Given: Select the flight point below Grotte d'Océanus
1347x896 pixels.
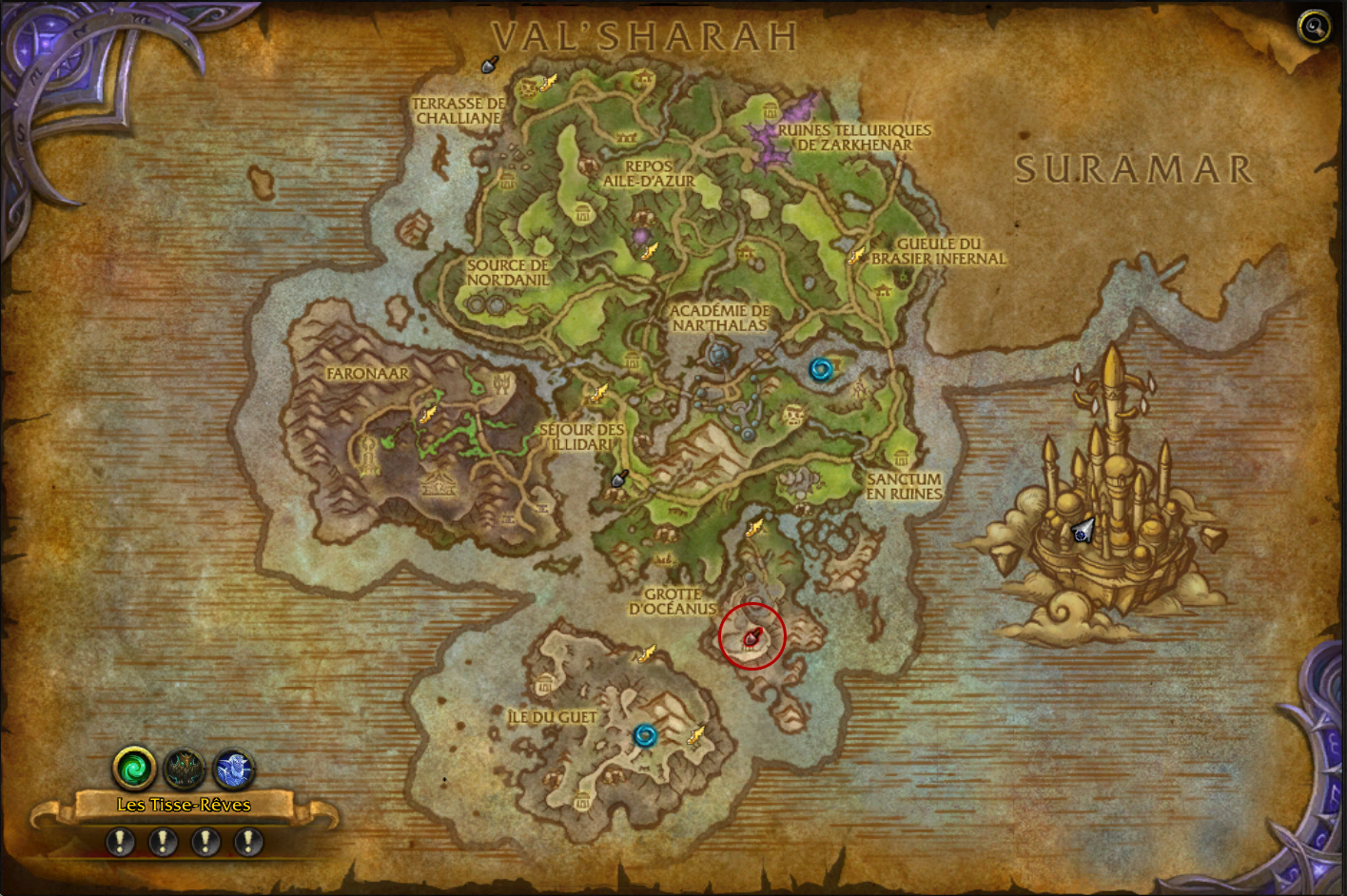Looking at the screenshot, I should tap(648, 653).
